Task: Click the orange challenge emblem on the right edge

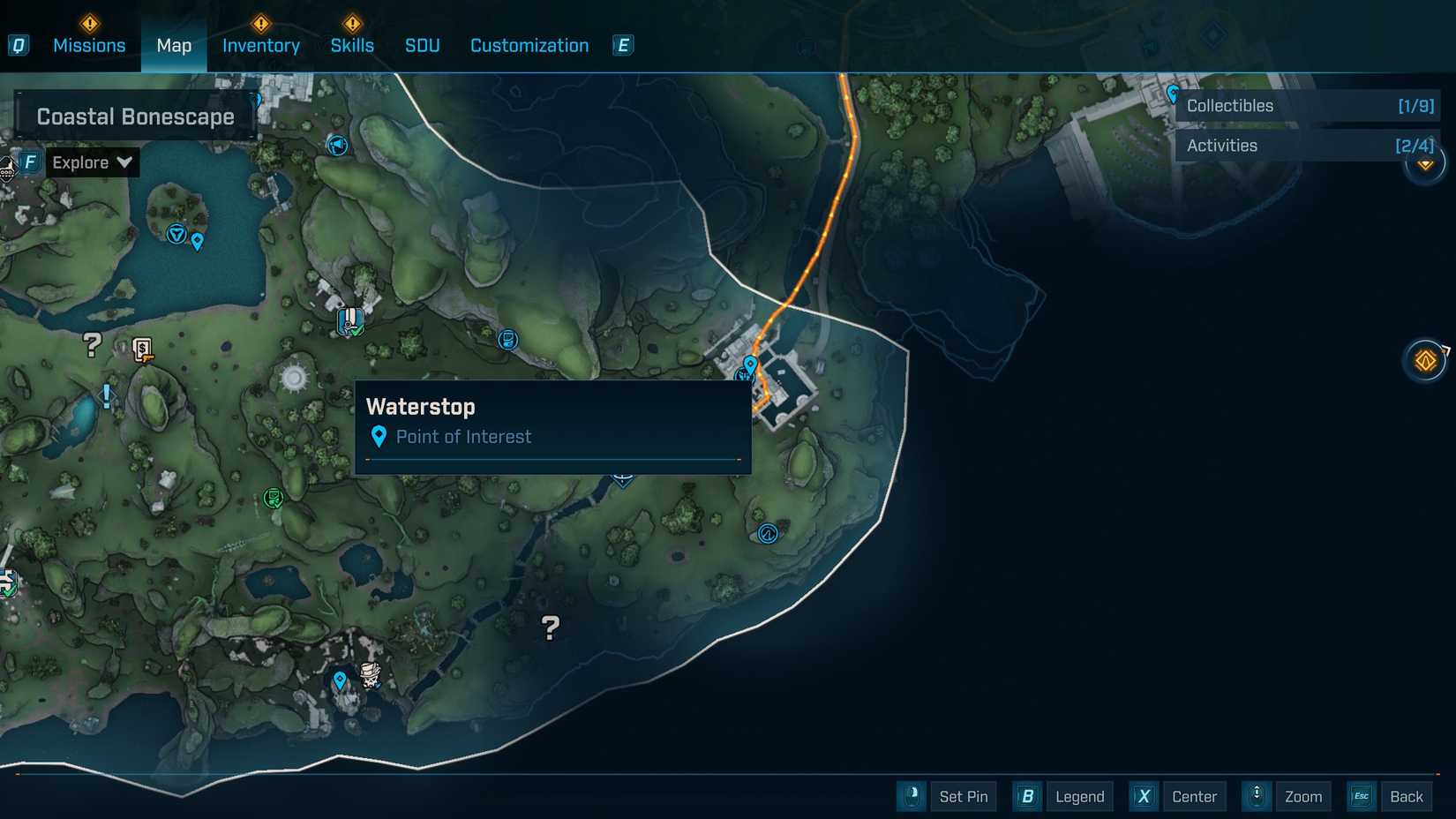Action: coord(1427,360)
